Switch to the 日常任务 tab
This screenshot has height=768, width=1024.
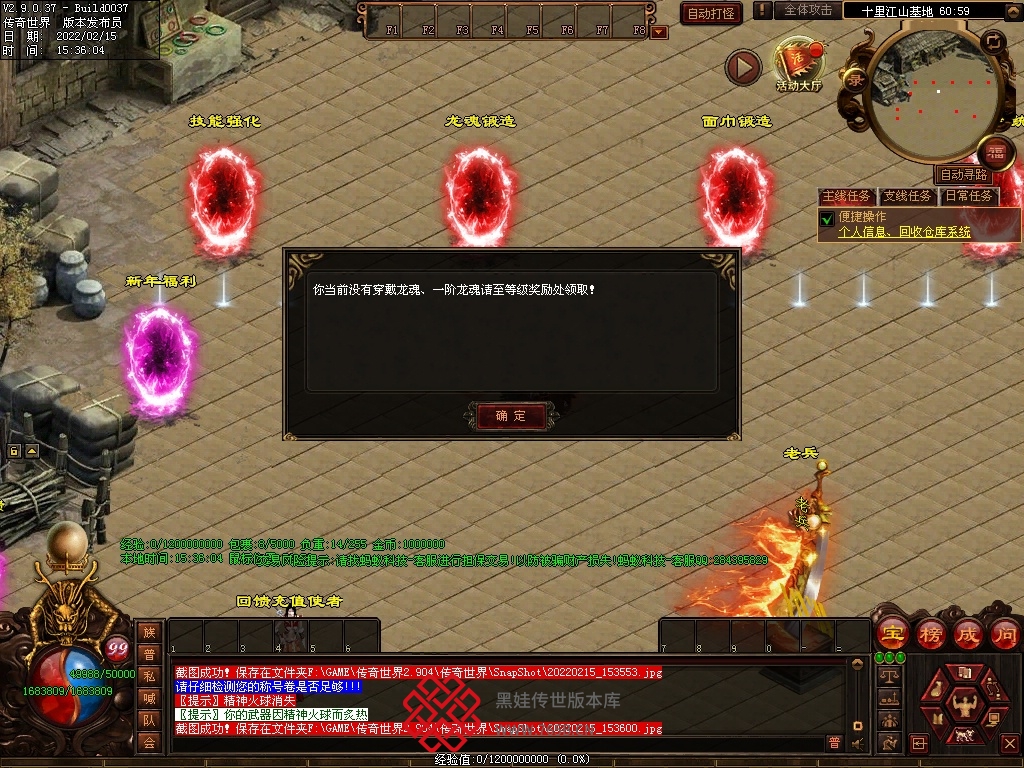[x=969, y=196]
